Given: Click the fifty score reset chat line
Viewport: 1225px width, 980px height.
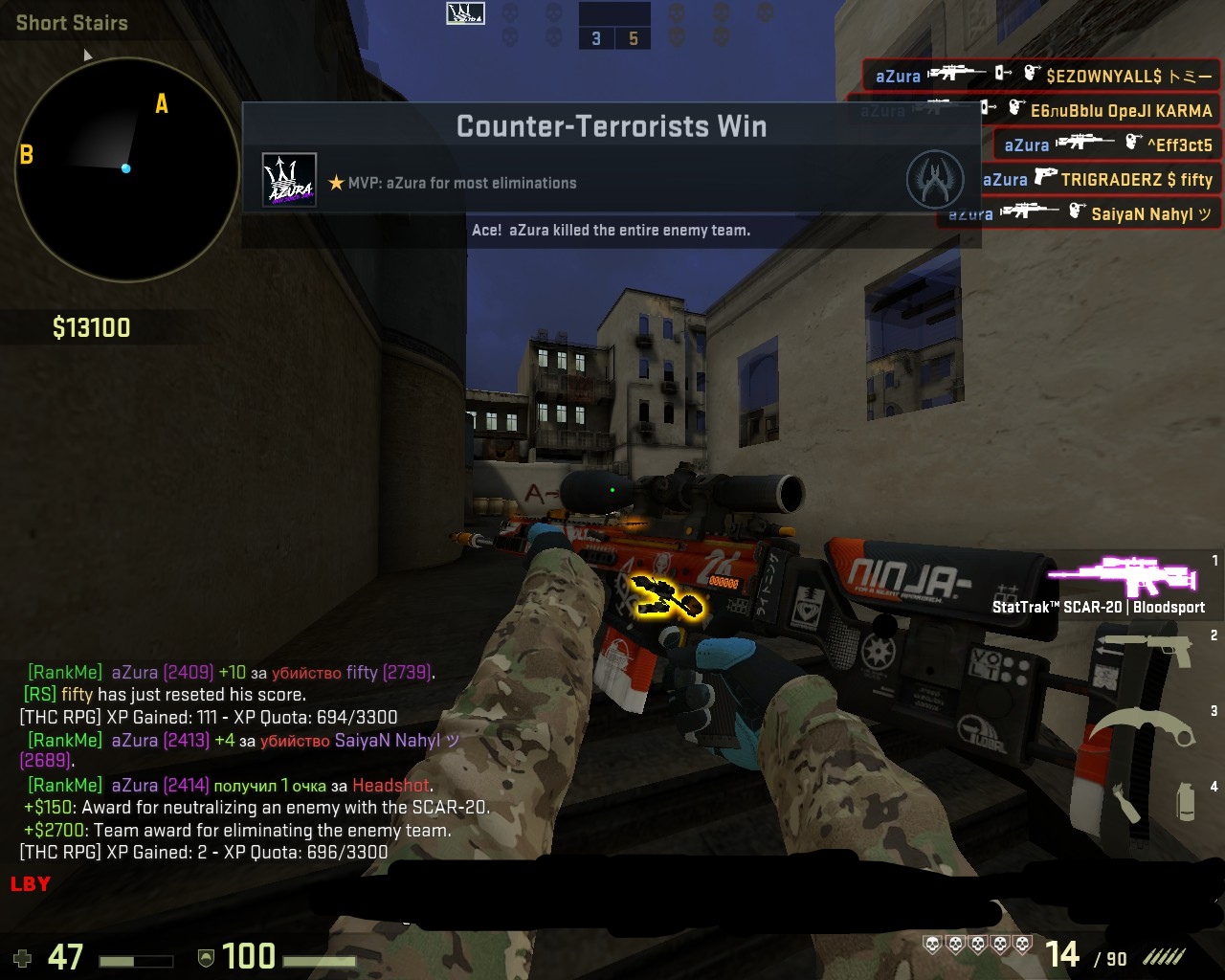Looking at the screenshot, I should click(x=165, y=695).
